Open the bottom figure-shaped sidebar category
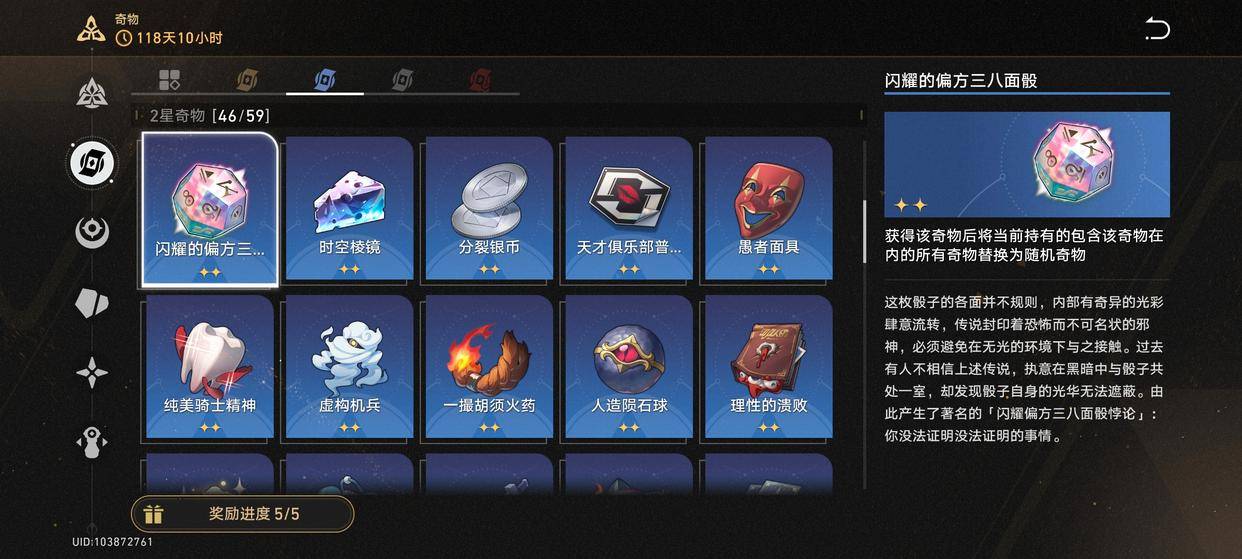This screenshot has width=1242, height=559. pos(92,443)
